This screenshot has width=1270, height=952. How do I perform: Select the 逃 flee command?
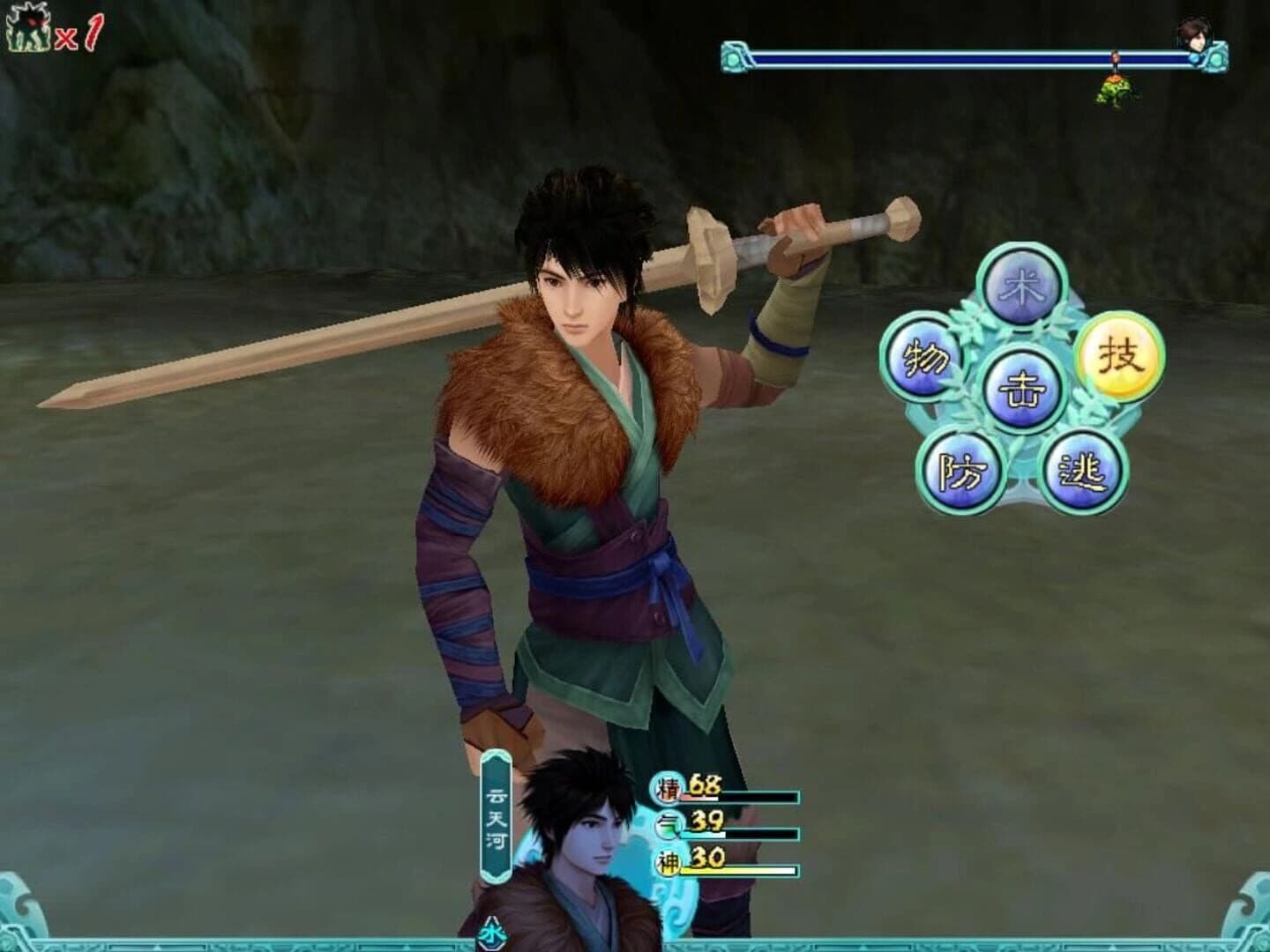coord(1084,472)
